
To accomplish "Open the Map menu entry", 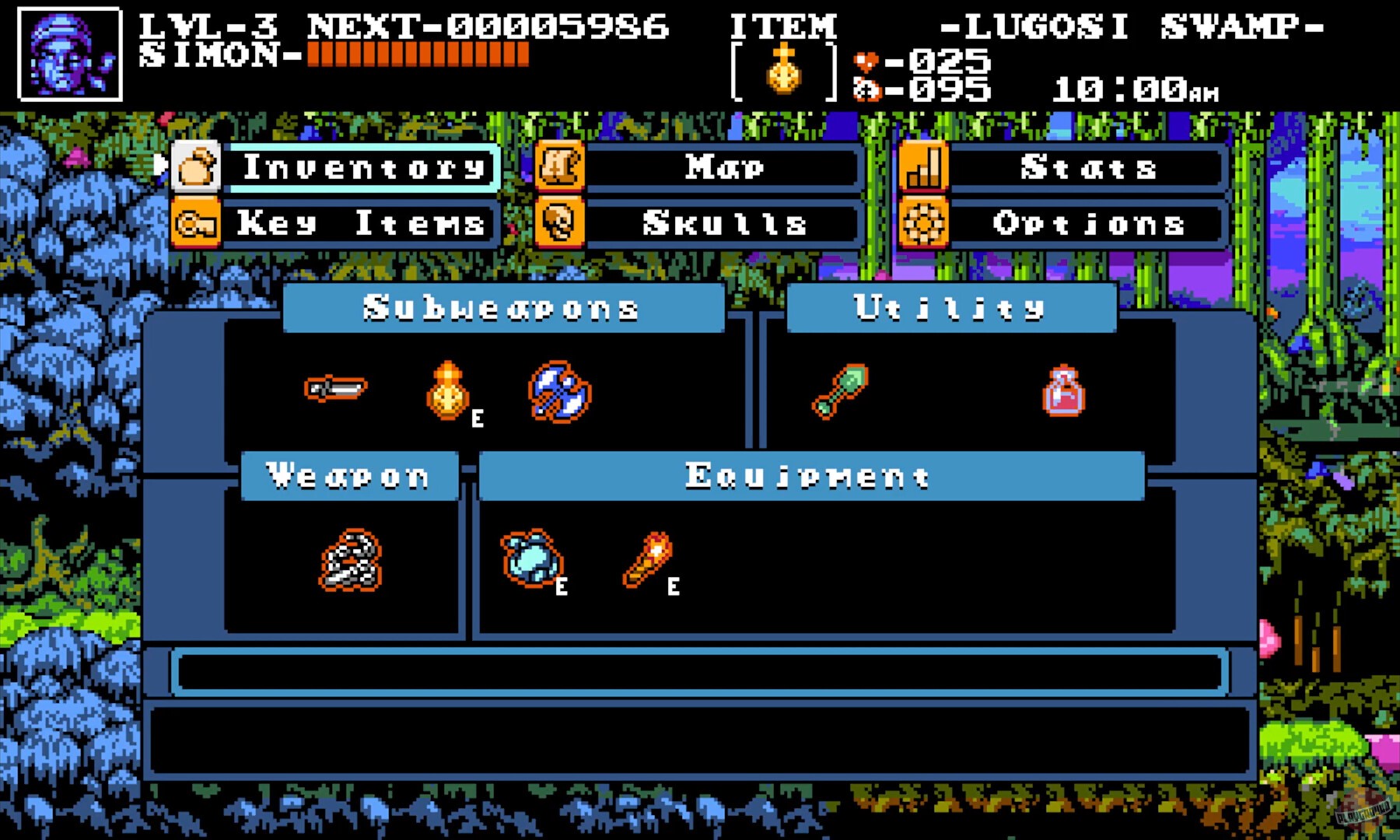I will (x=722, y=167).
